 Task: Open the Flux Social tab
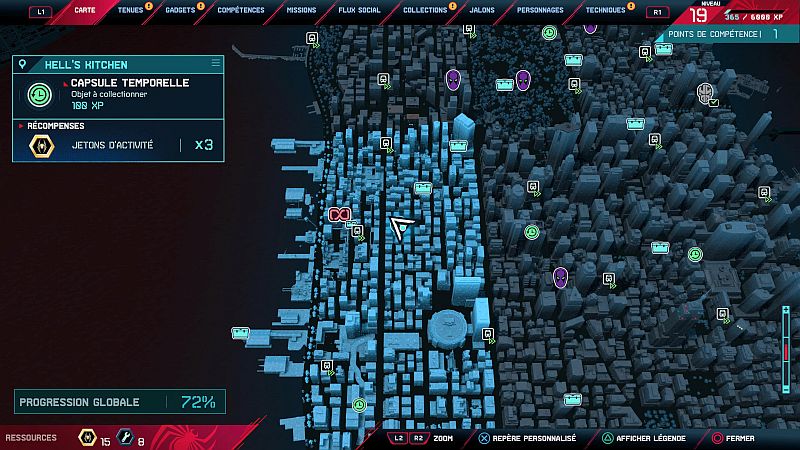[x=359, y=10]
